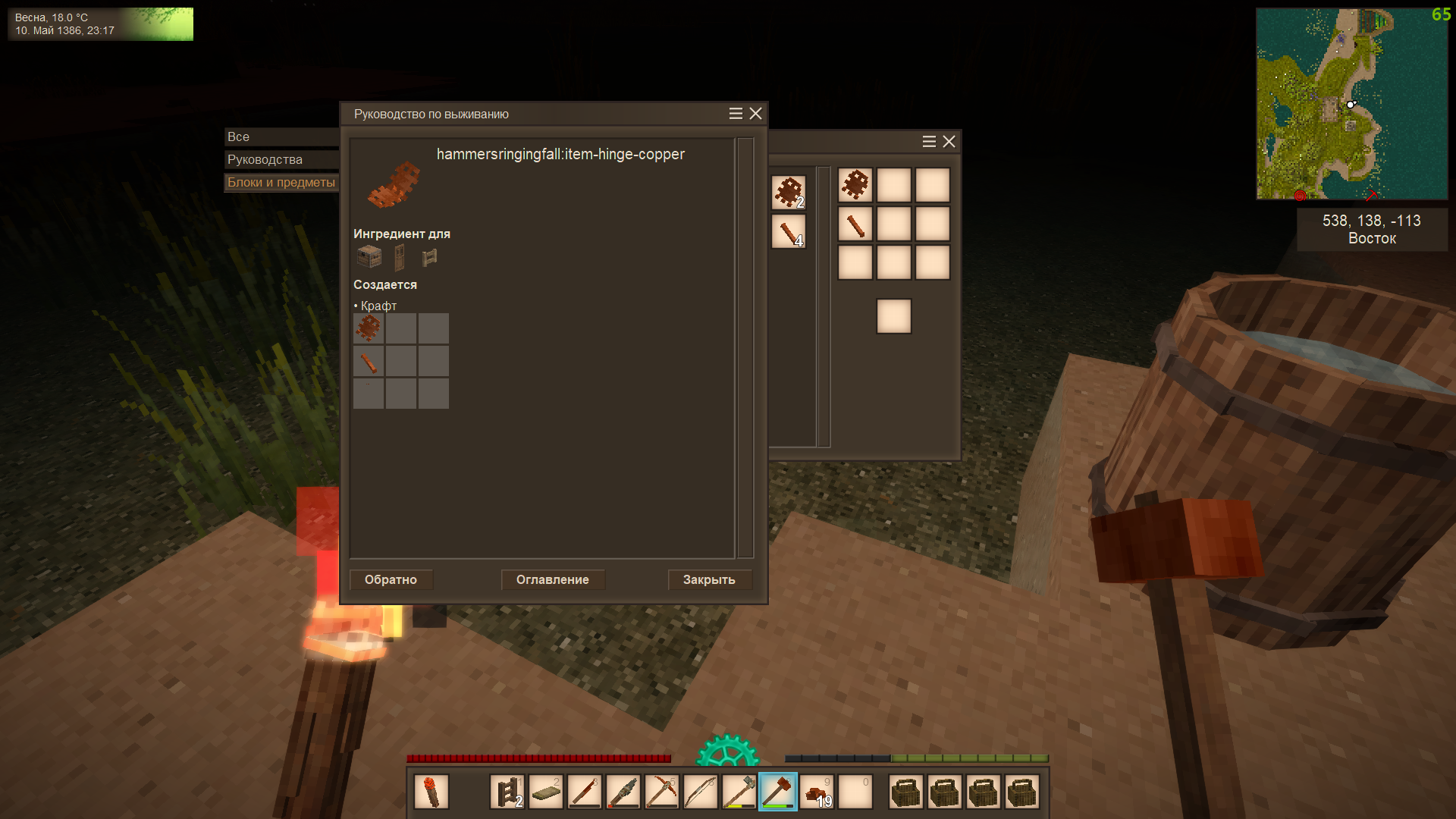Viewport: 1456px width, 819px height.
Task: Go back with the Обратно button
Action: tap(391, 579)
